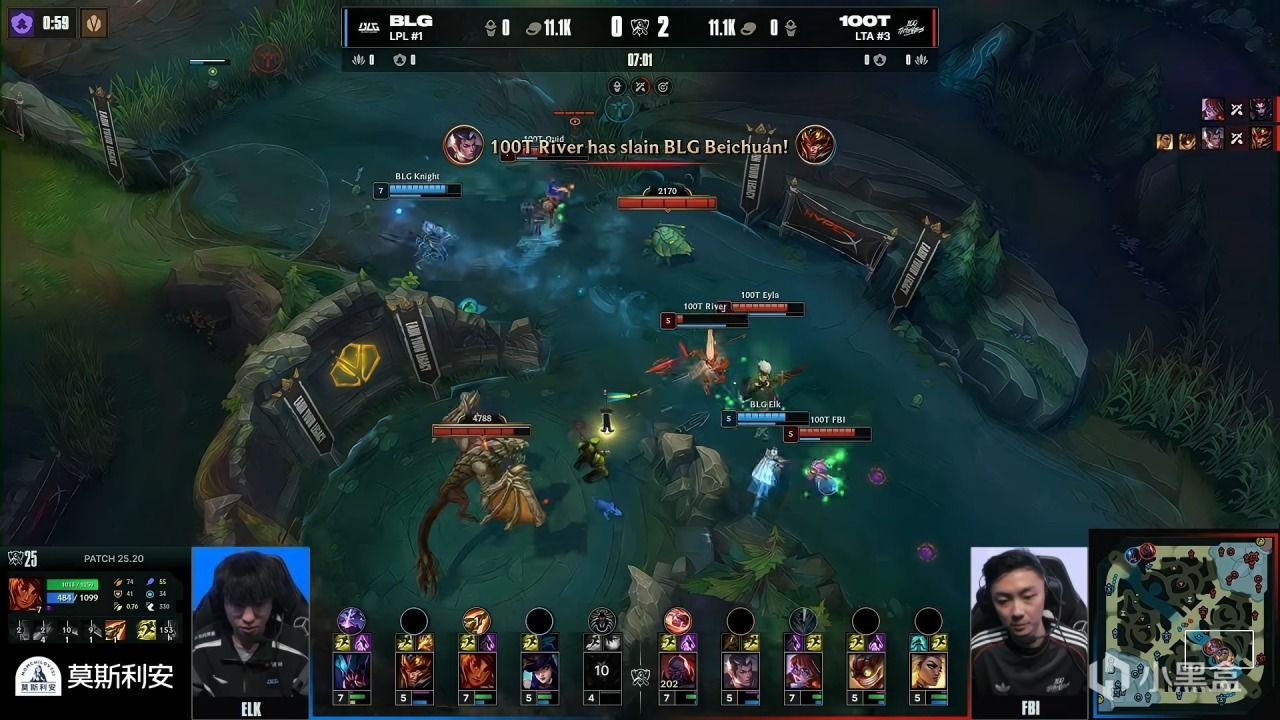
Task: Click the killer's portrait in the kill announcement banner
Action: pyautogui.click(x=463, y=146)
